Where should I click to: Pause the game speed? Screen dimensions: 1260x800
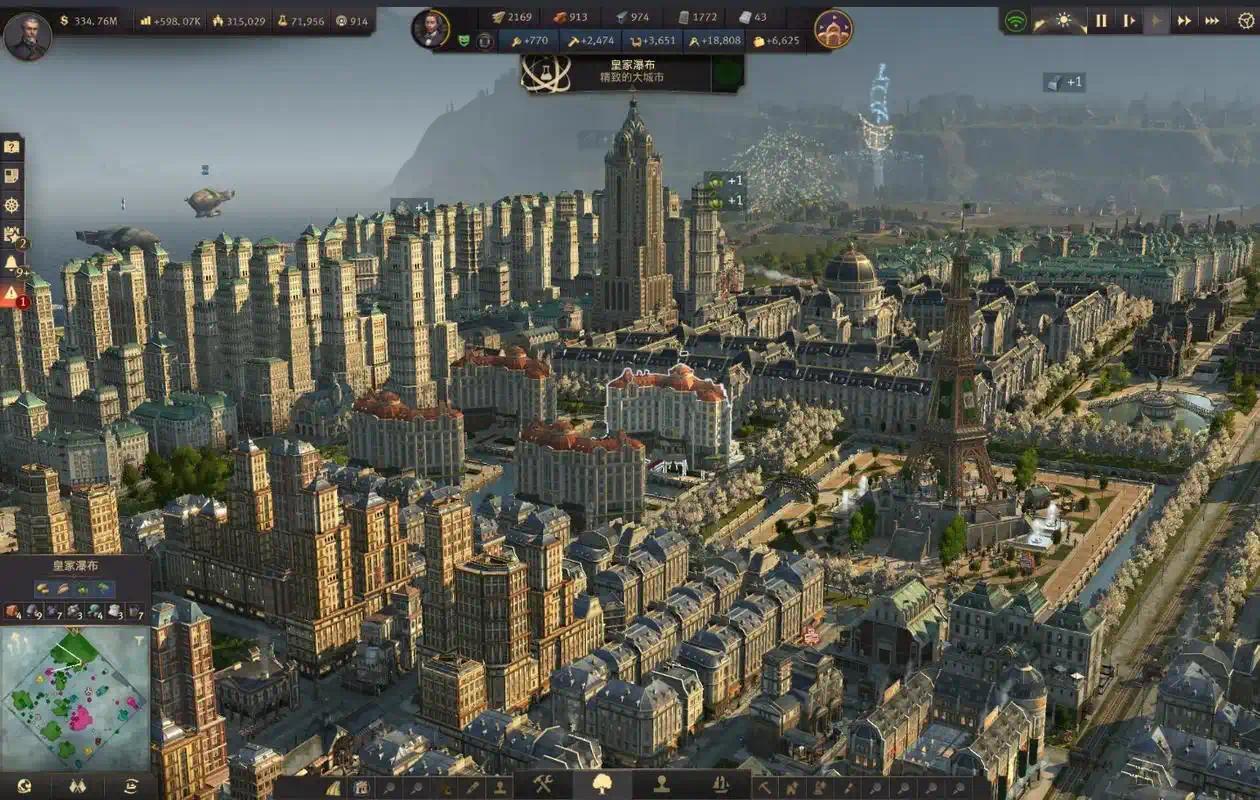pyautogui.click(x=1101, y=20)
